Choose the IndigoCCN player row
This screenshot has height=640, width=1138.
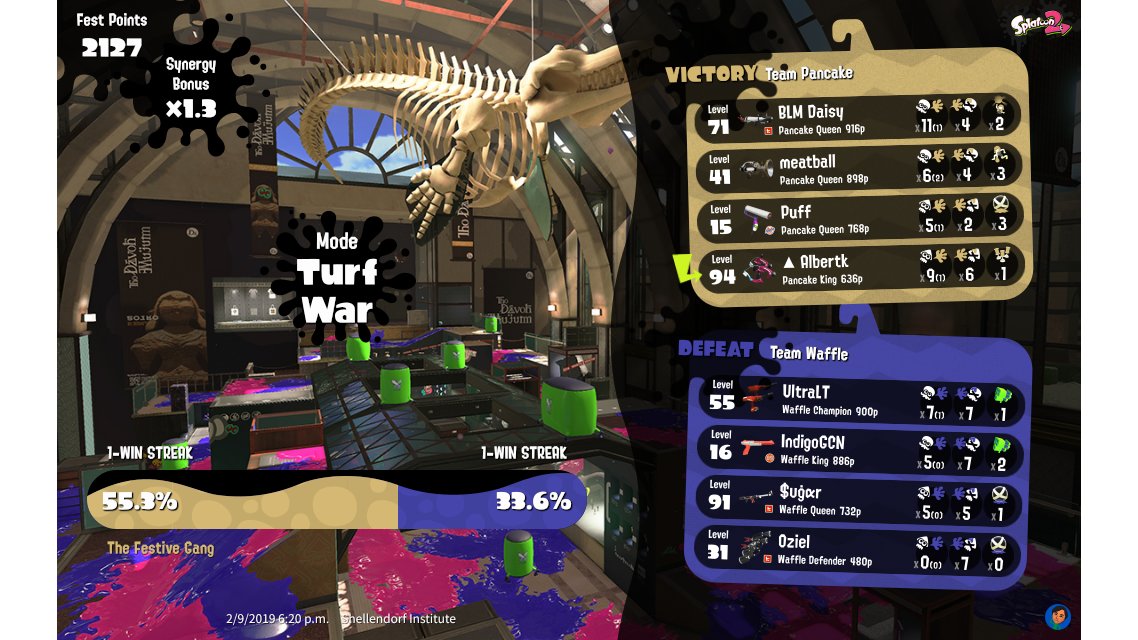pos(860,449)
